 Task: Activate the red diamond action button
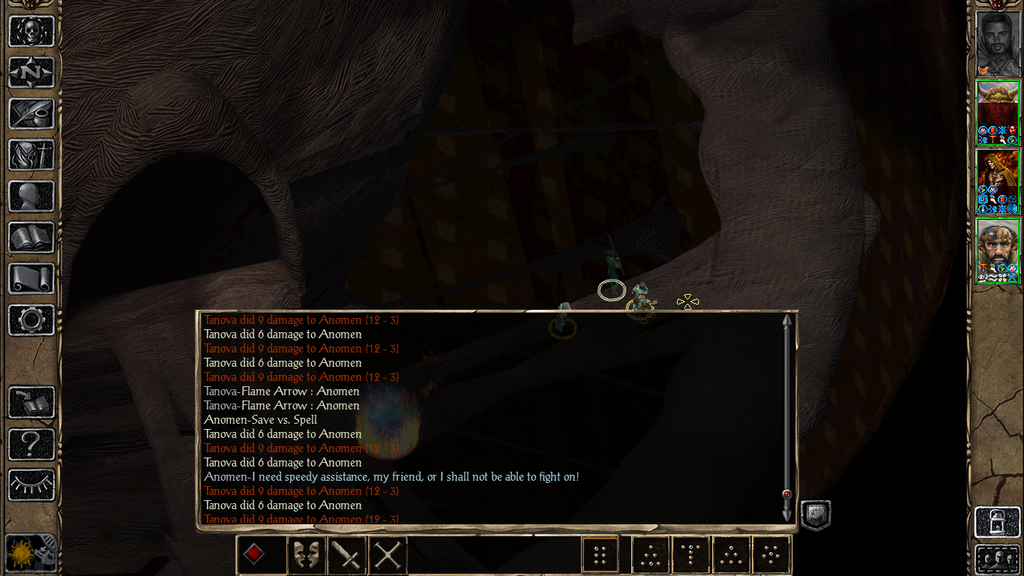pyautogui.click(x=256, y=554)
